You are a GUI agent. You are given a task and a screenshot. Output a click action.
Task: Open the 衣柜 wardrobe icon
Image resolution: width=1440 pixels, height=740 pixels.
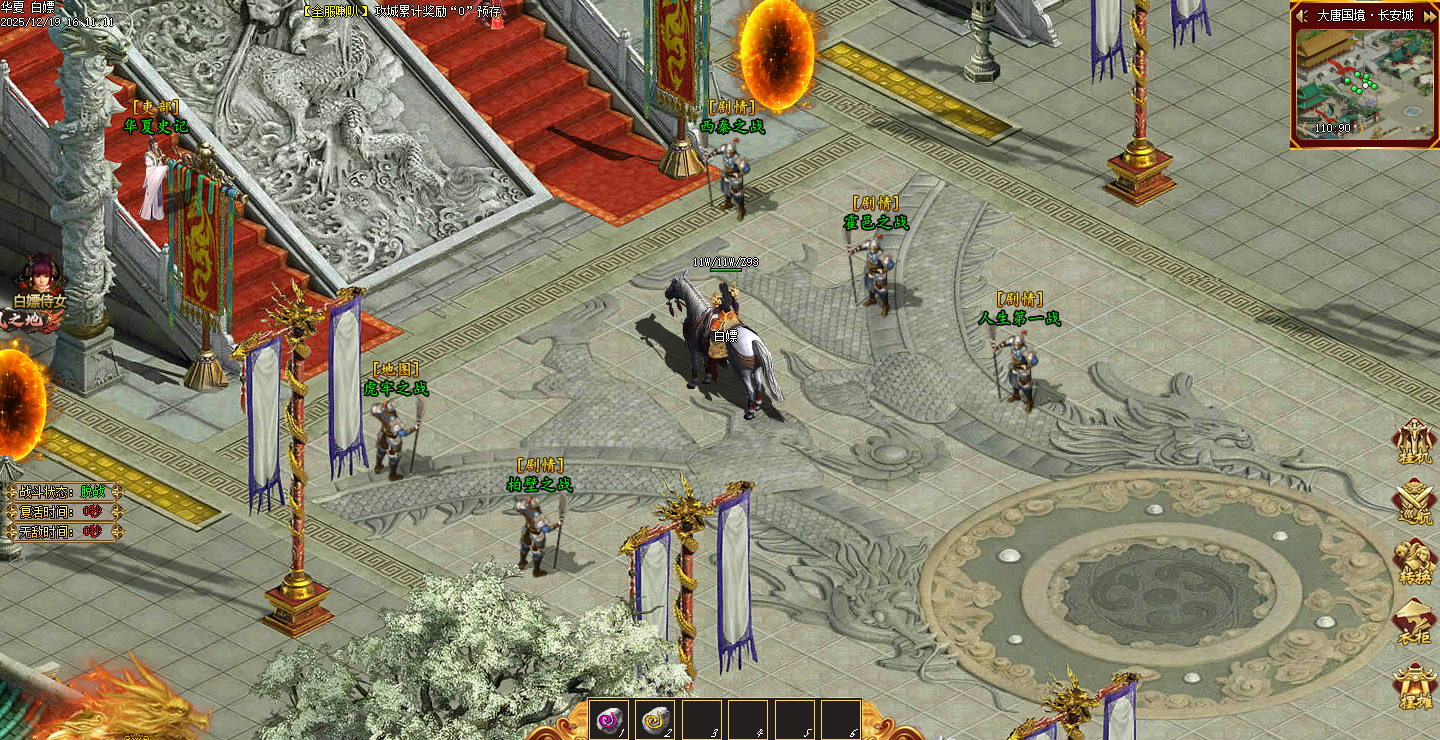point(1415,620)
